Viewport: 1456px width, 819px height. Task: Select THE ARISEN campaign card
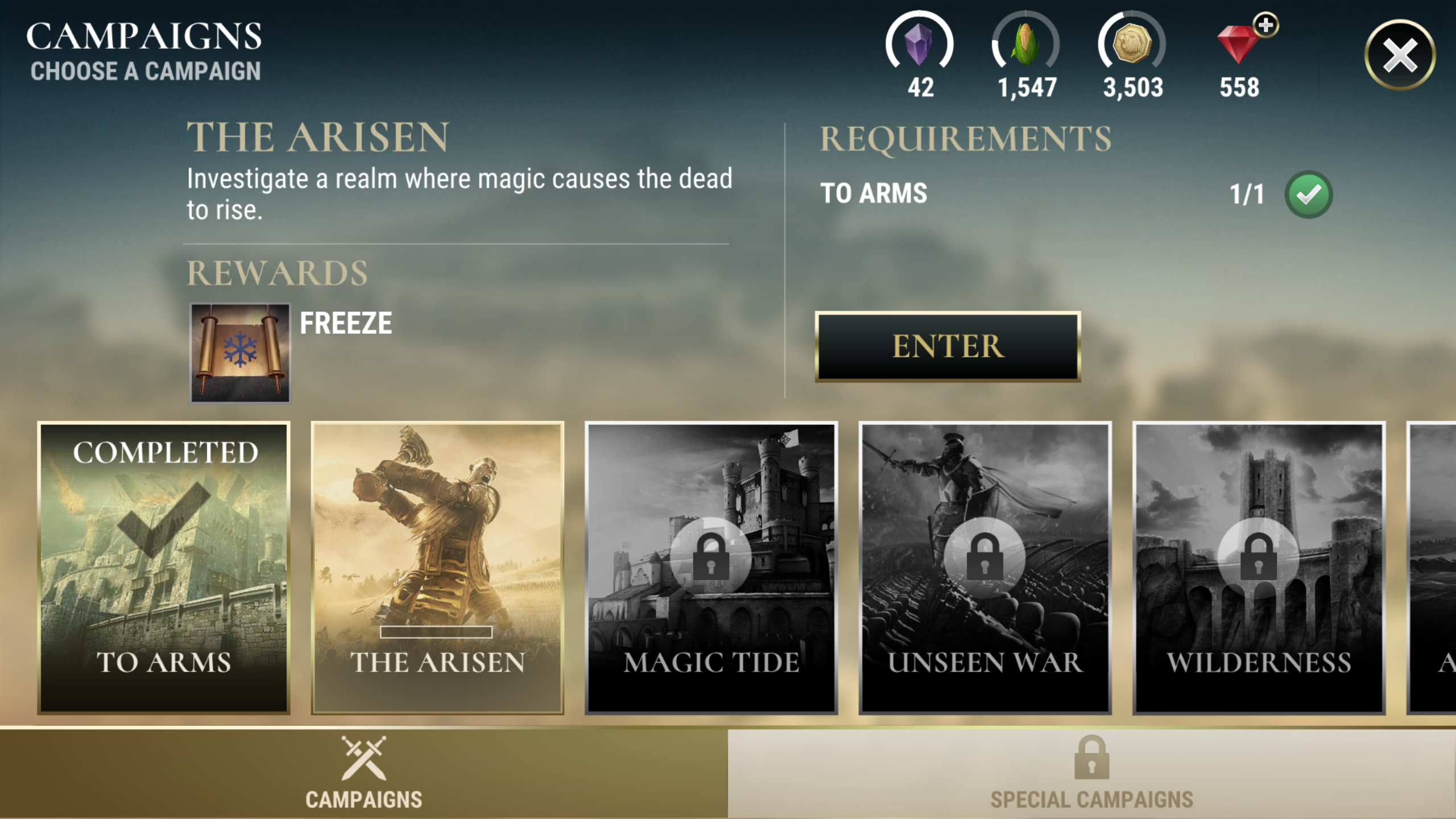(439, 569)
